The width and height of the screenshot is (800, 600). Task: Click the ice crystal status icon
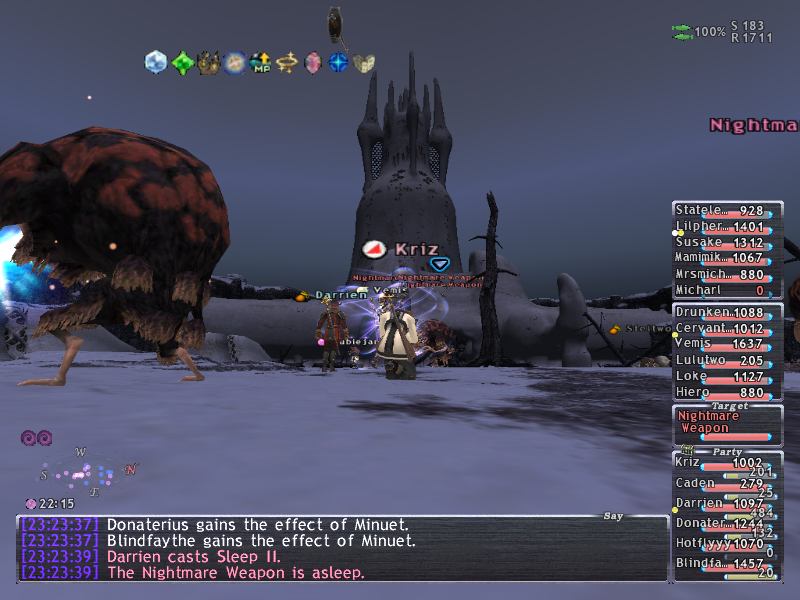coord(156,62)
